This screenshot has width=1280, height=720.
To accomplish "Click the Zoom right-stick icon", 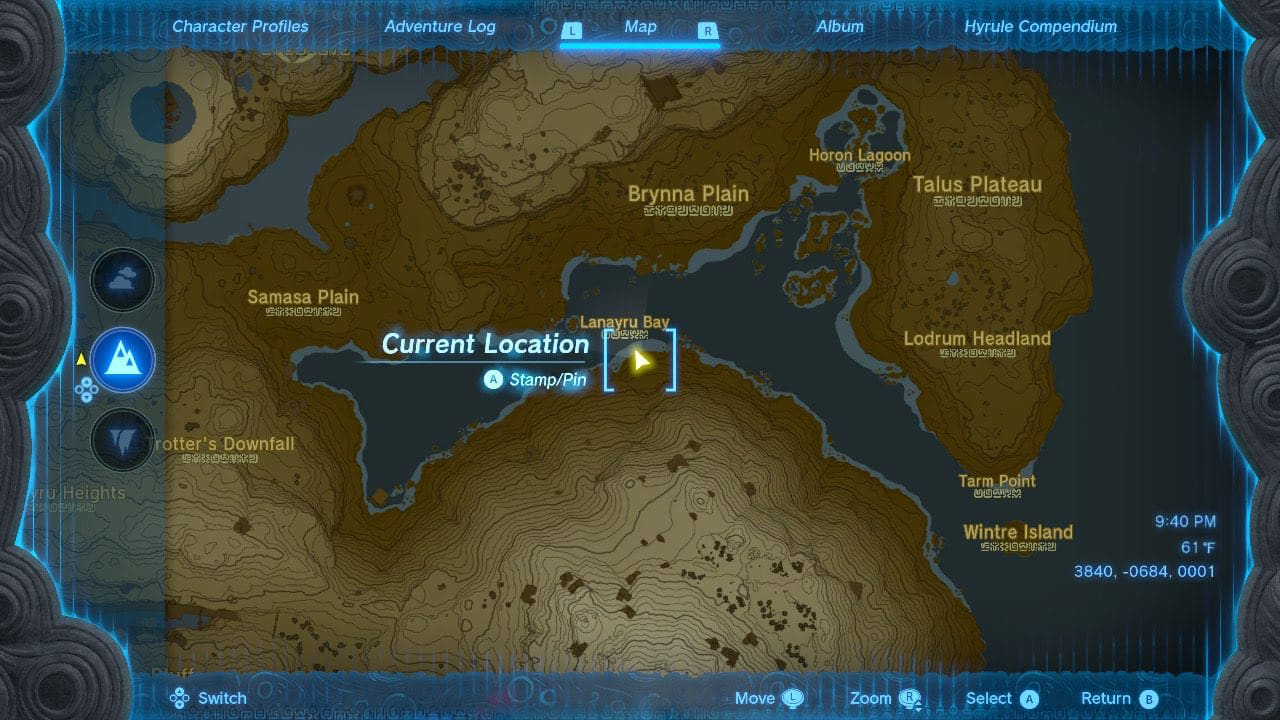I will (908, 697).
